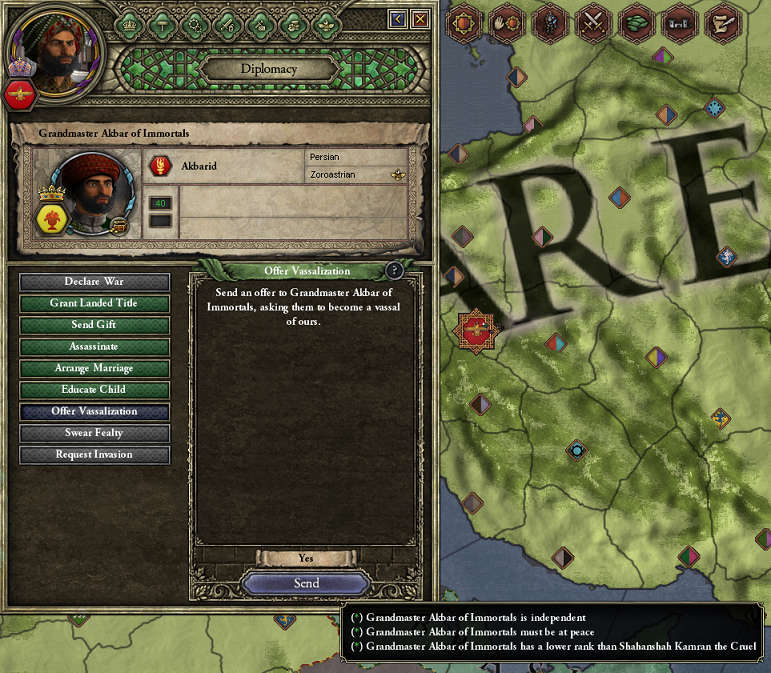The image size is (771, 673).
Task: Open the Send Gift interaction
Action: tap(94, 325)
